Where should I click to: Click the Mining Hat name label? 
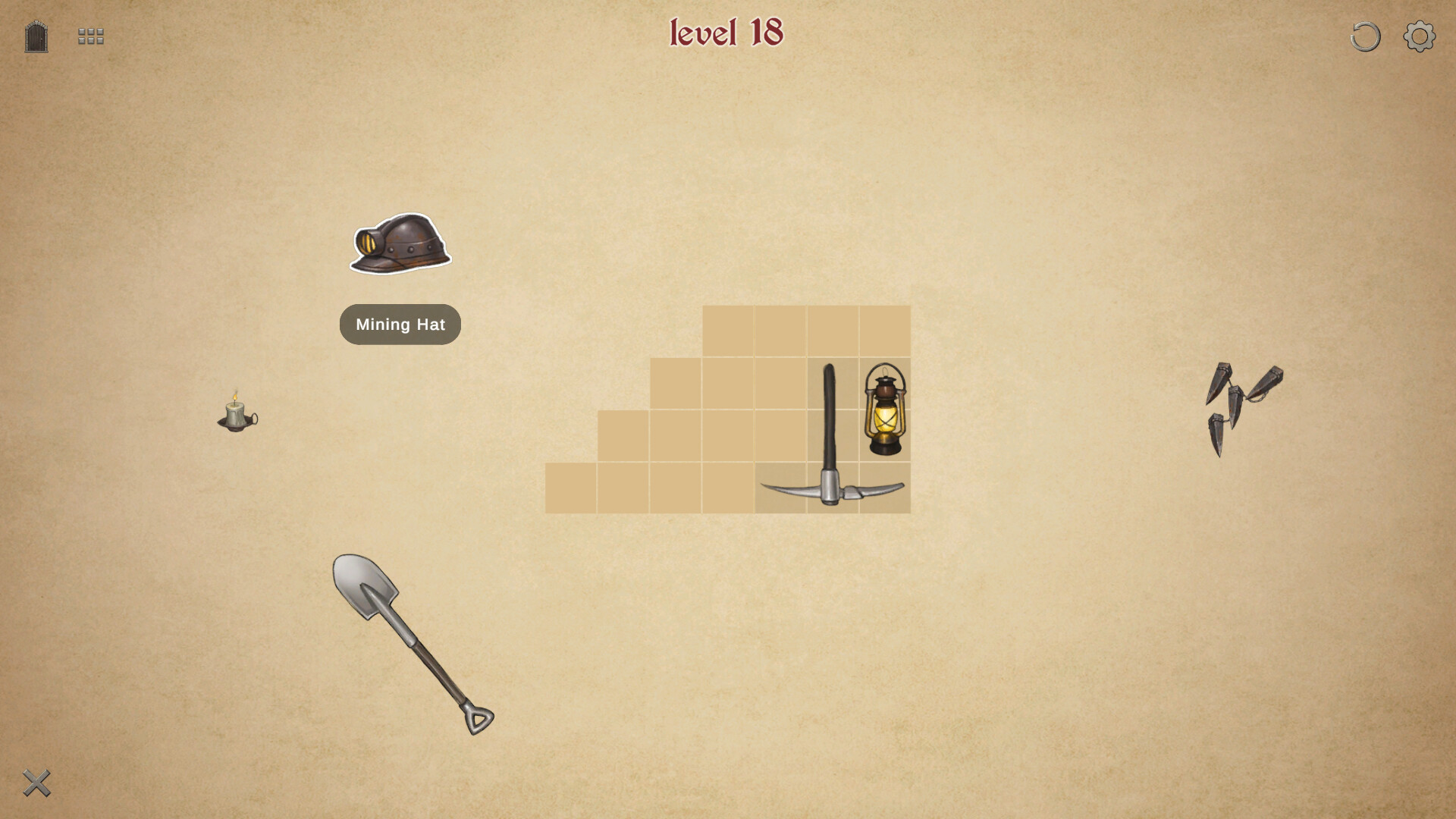coord(400,325)
